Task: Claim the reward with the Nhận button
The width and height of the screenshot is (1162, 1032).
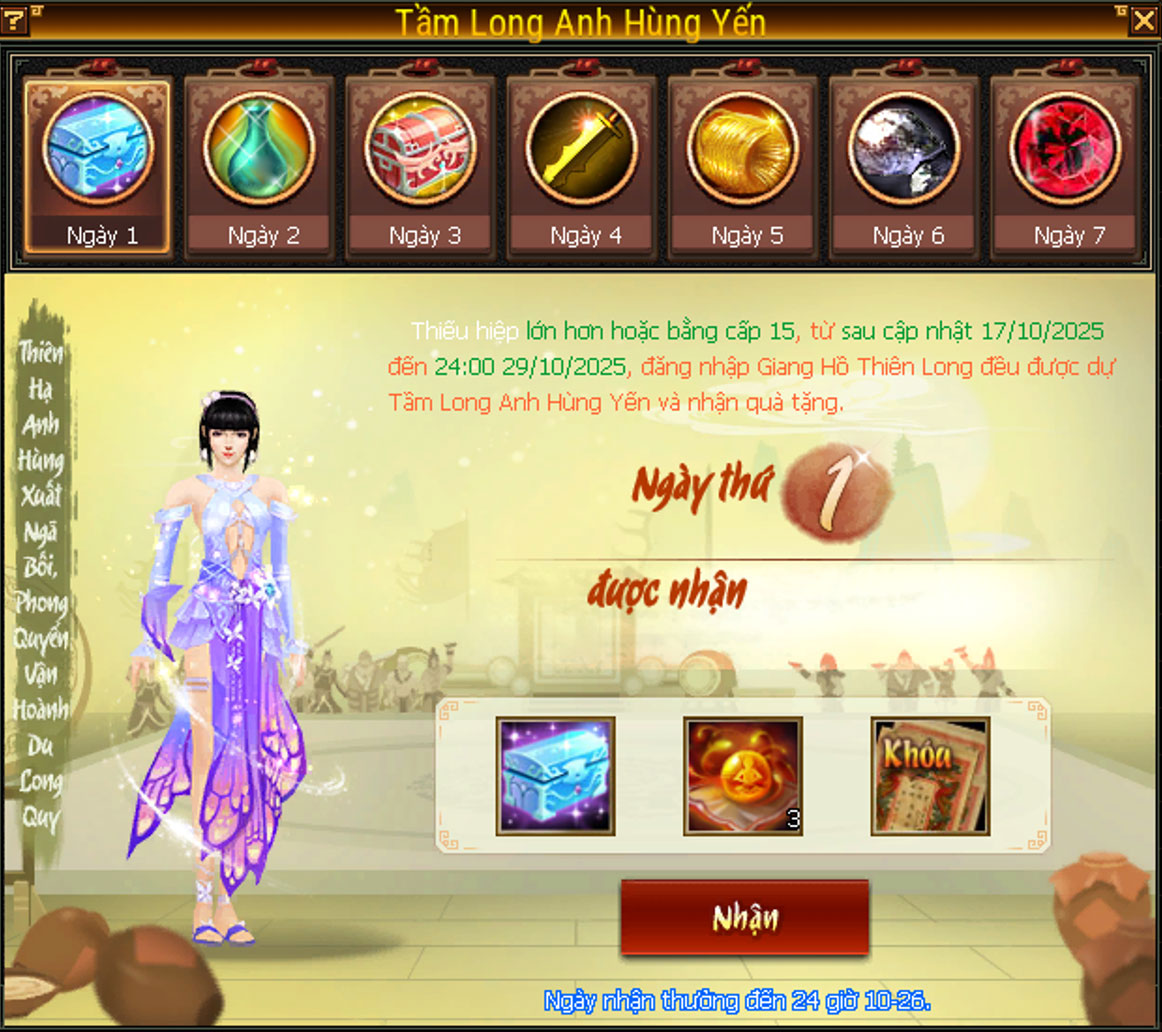Action: 745,918
